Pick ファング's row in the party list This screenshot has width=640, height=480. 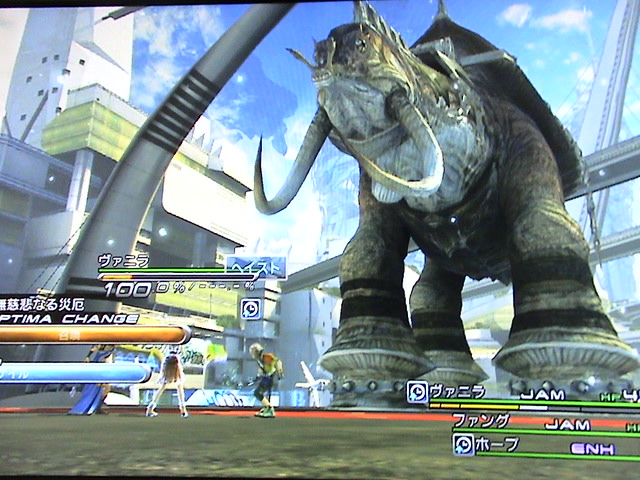pos(480,421)
